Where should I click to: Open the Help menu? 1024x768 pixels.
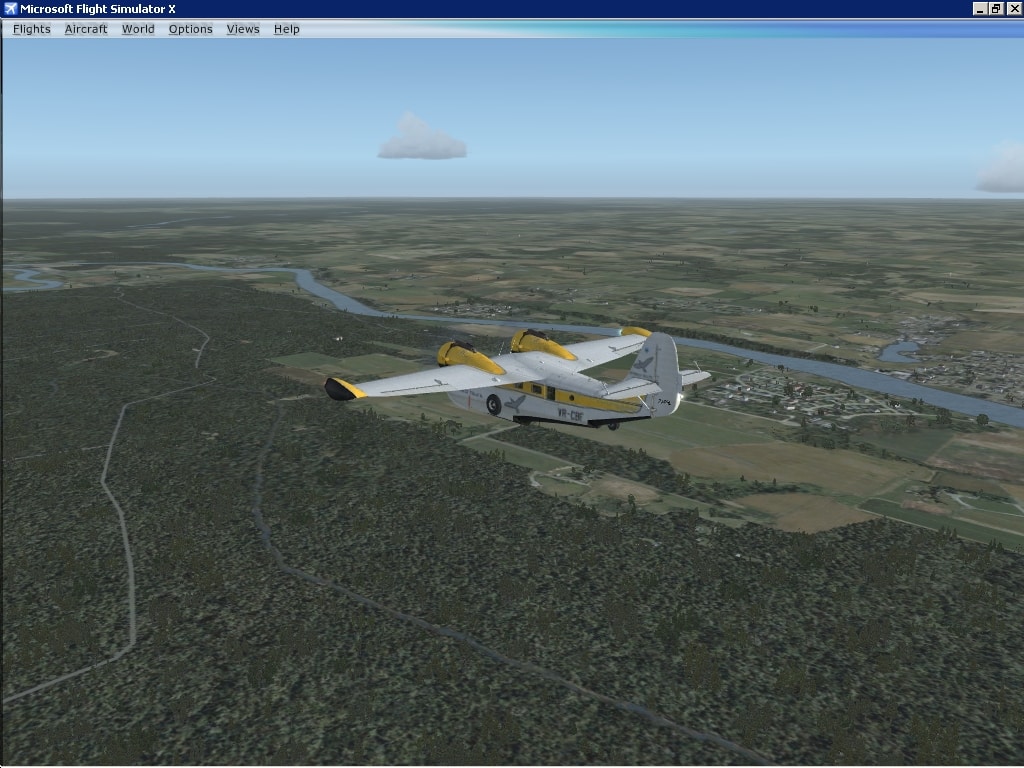[x=287, y=29]
